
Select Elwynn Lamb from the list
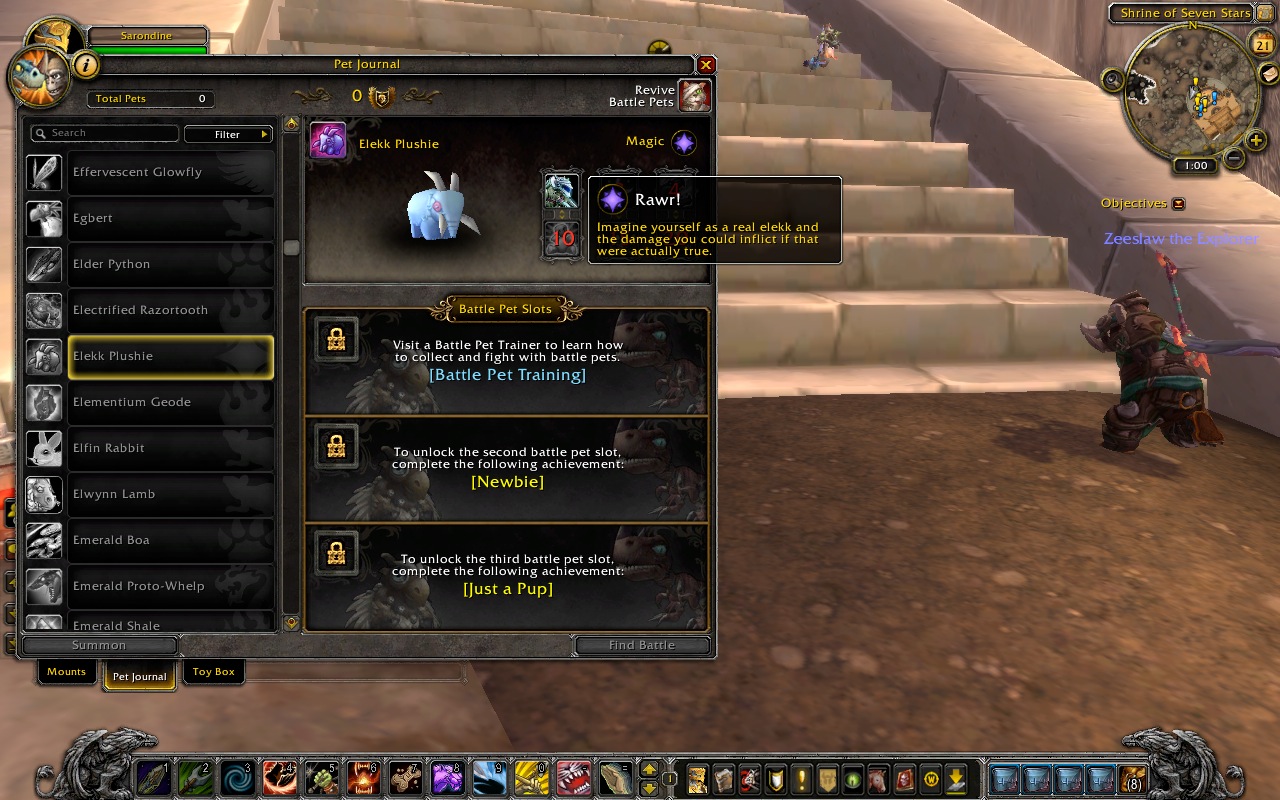[x=170, y=494]
